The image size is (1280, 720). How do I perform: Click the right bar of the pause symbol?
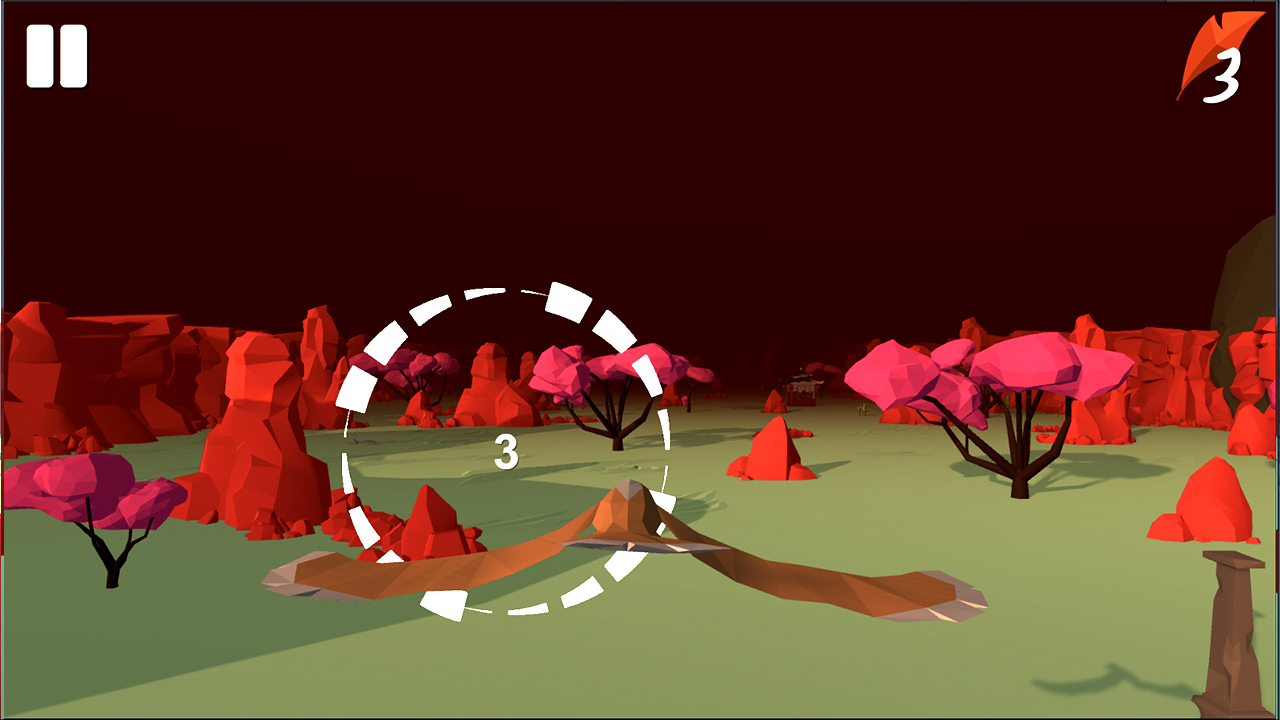pos(74,55)
